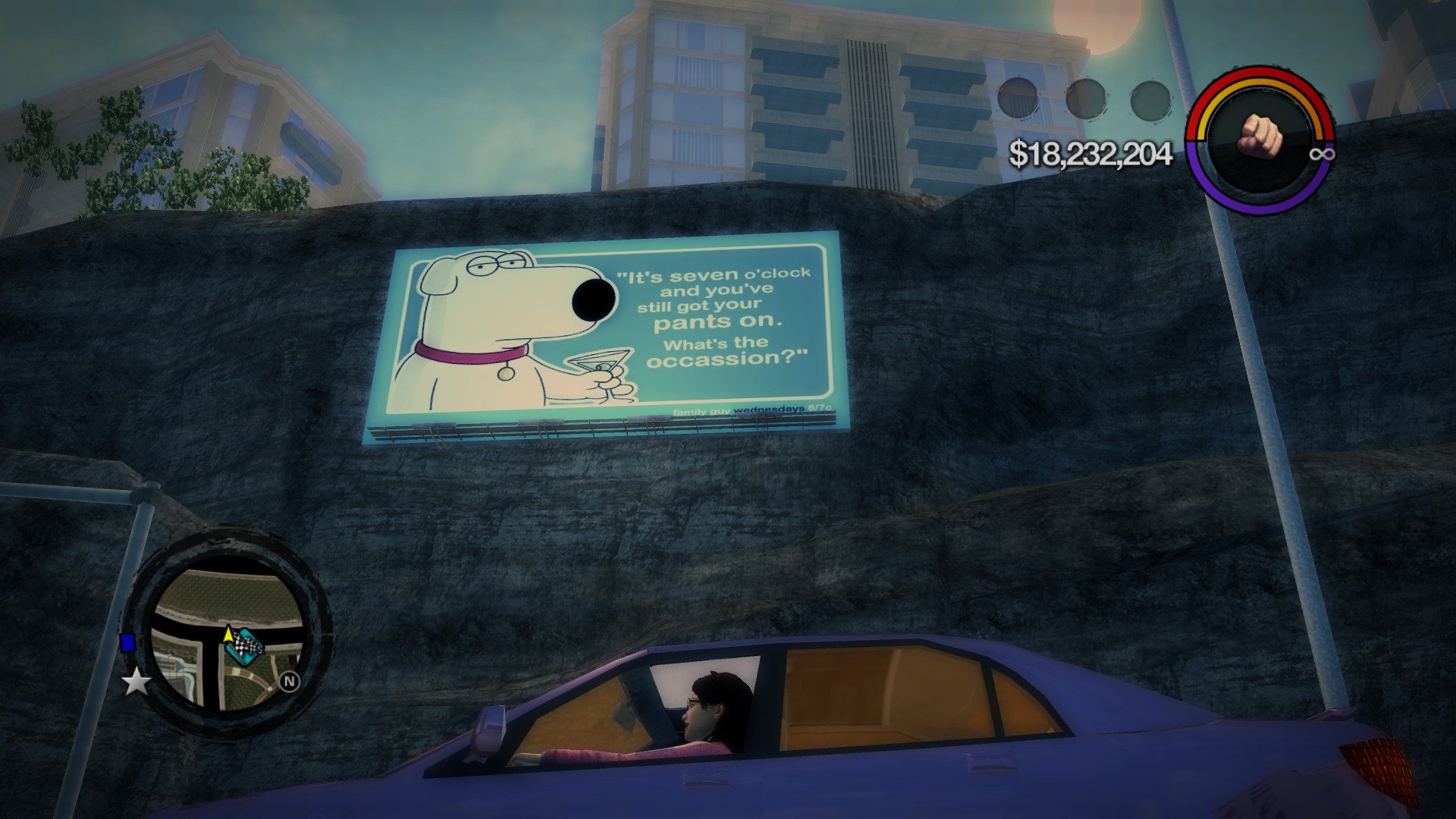
Task: Select the fist weapon icon
Action: tap(1260, 136)
